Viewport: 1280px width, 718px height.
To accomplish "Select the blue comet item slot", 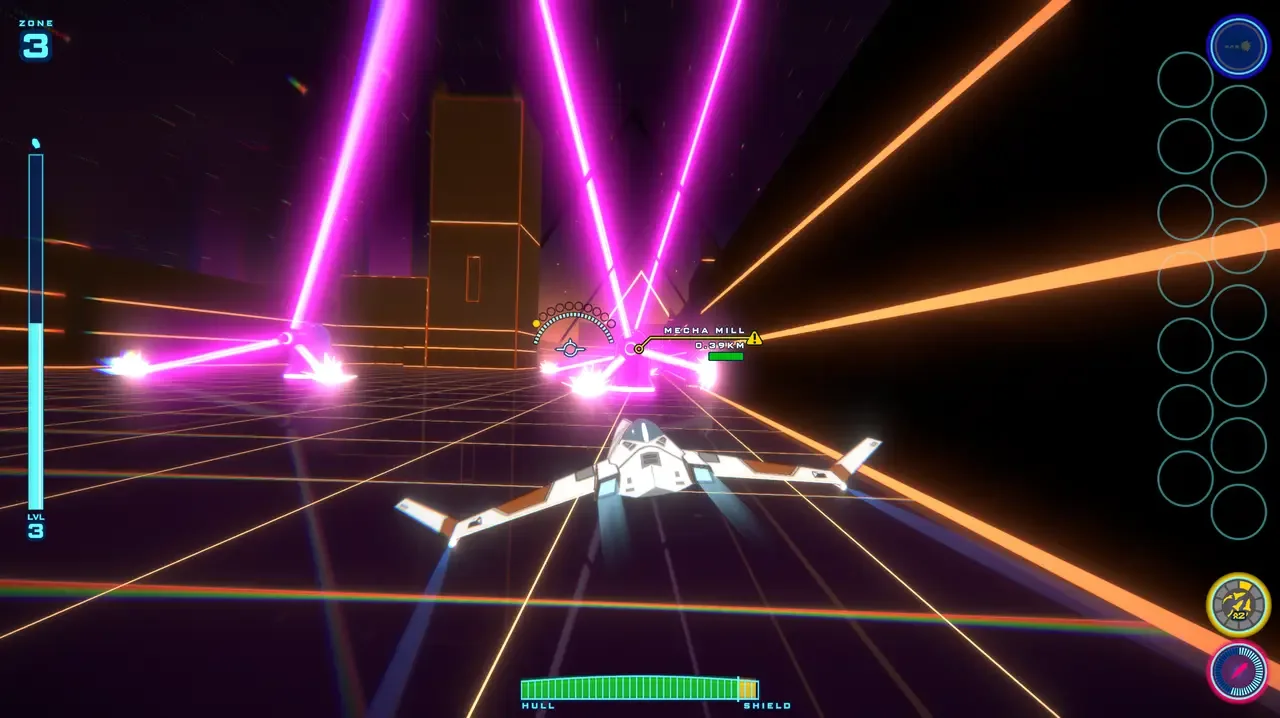I will pyautogui.click(x=1238, y=46).
